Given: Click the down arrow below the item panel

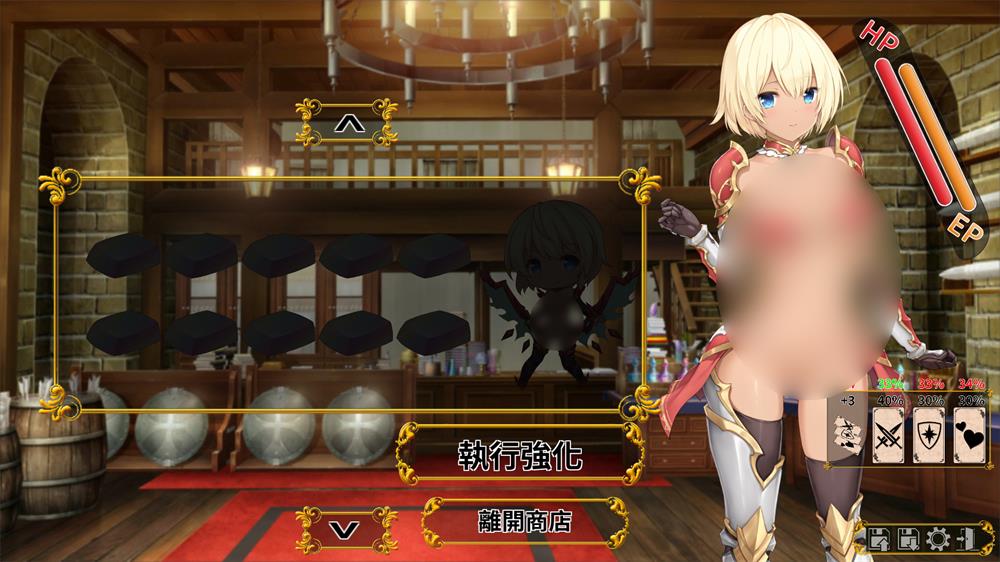Looking at the screenshot, I should [x=346, y=528].
